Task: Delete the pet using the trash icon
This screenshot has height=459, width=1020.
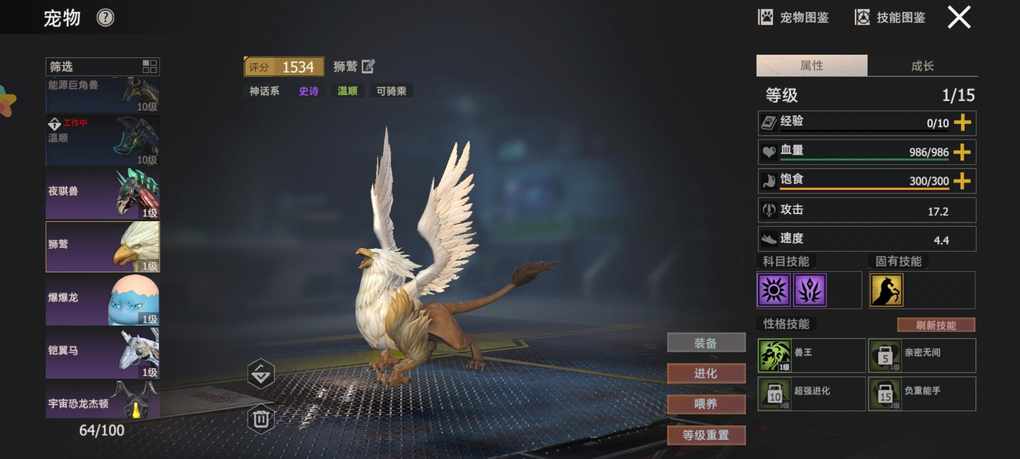Action: (261, 418)
